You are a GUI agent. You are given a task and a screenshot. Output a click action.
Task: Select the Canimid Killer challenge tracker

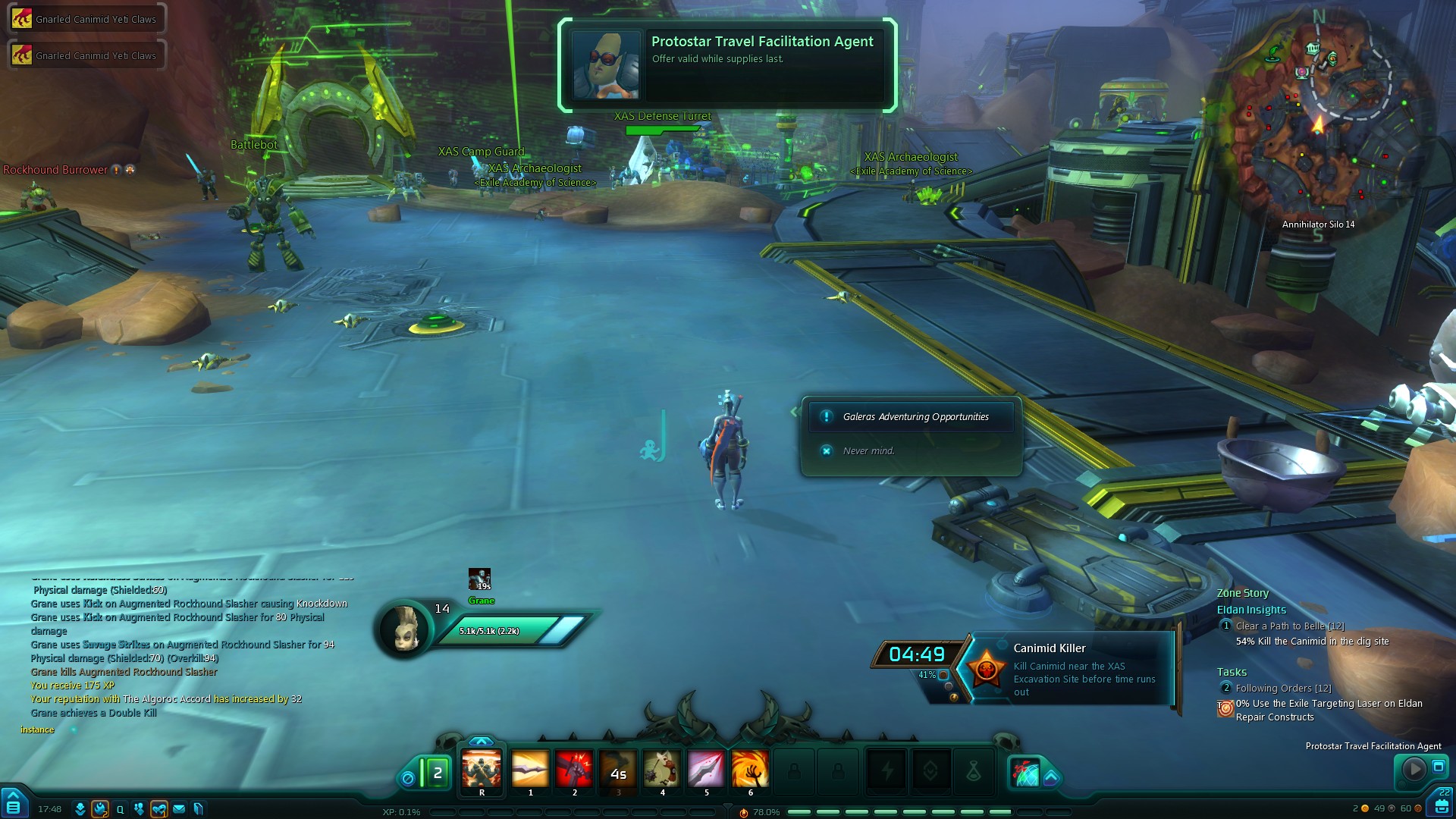1069,669
